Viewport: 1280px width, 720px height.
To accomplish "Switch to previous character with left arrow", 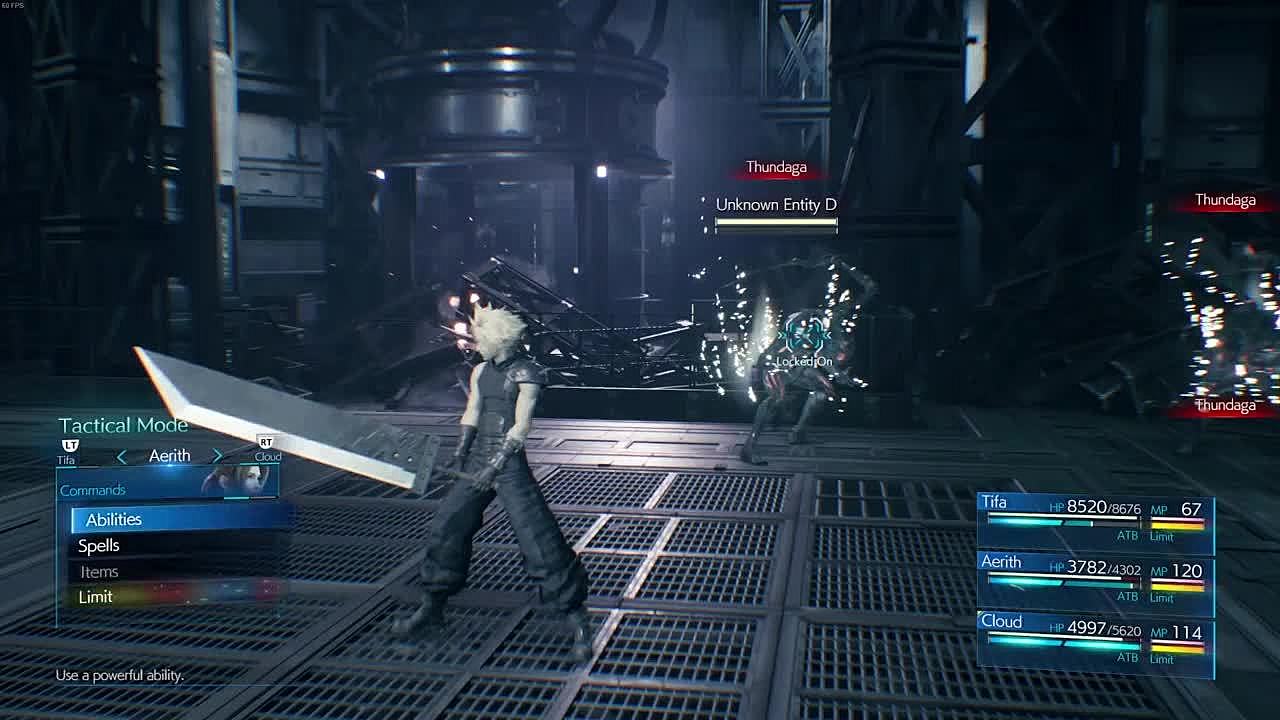I will [122, 456].
